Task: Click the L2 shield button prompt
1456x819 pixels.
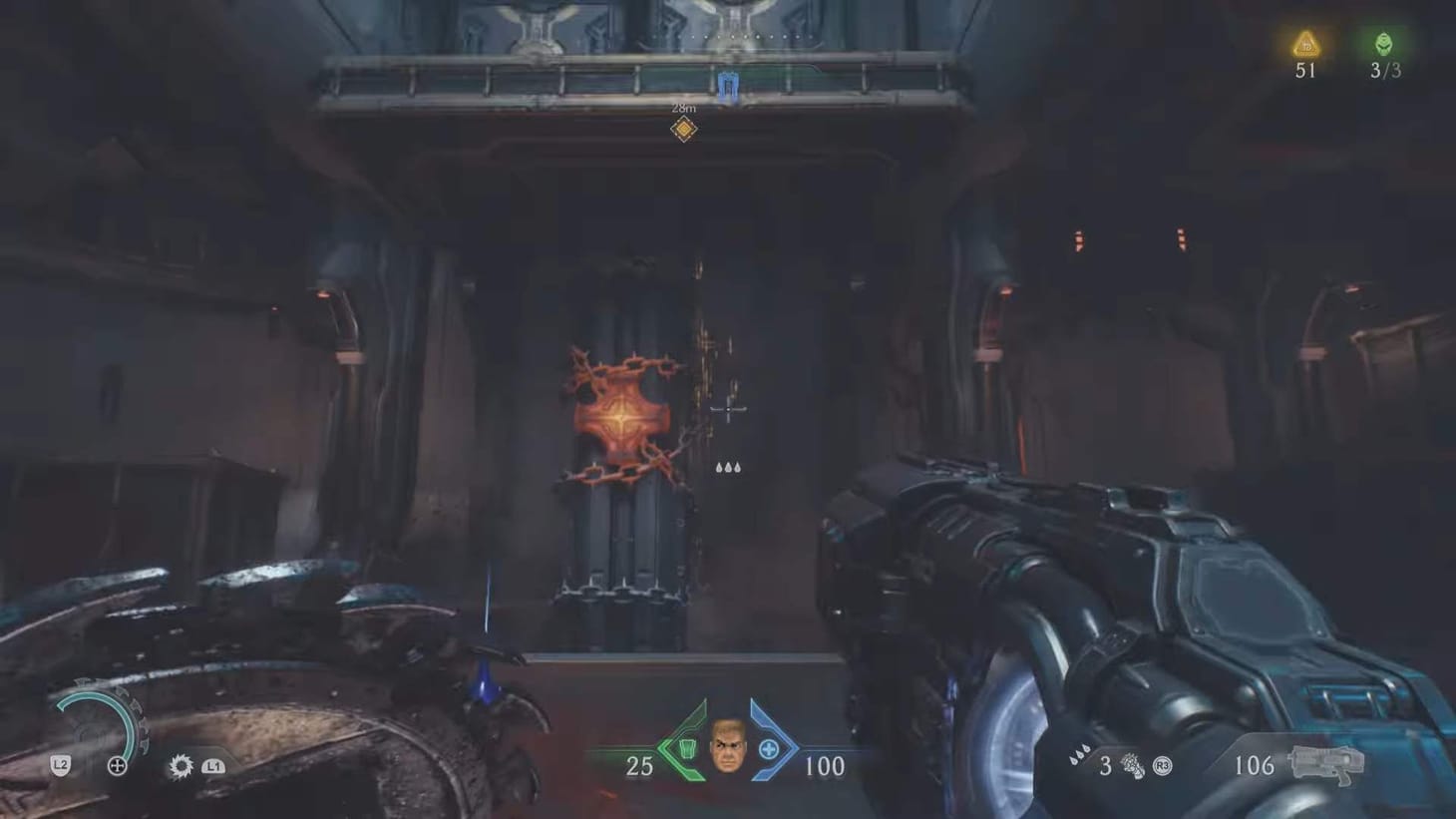Action: pyautogui.click(x=60, y=766)
